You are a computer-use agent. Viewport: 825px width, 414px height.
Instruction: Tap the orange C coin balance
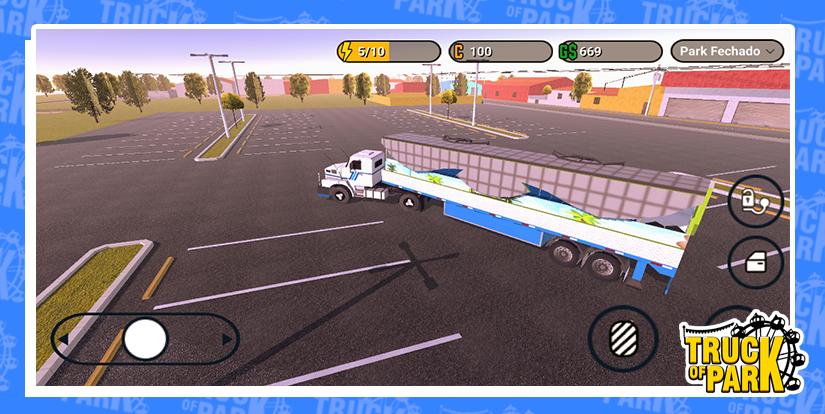[x=500, y=51]
